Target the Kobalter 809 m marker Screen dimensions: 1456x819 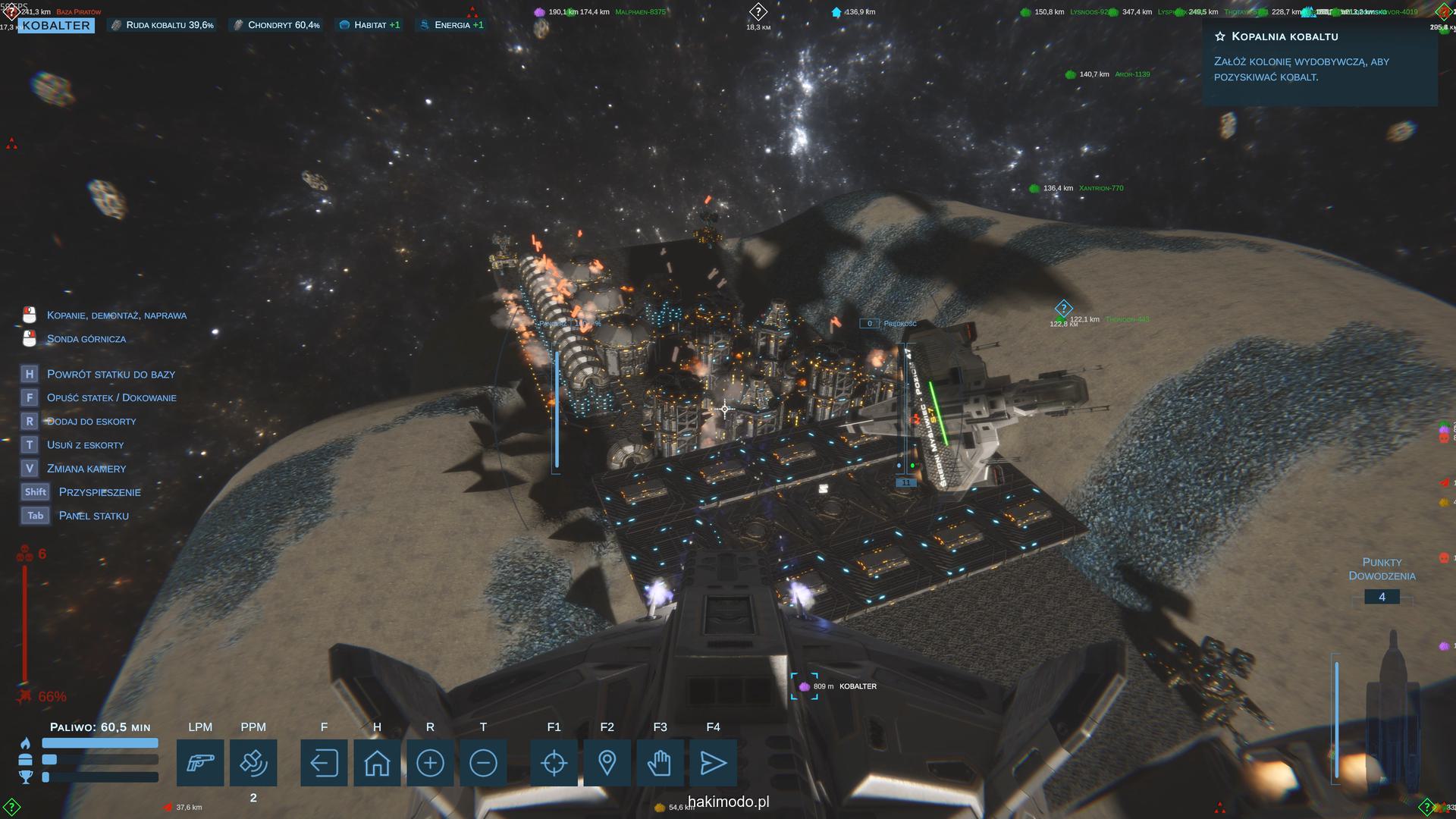click(805, 686)
